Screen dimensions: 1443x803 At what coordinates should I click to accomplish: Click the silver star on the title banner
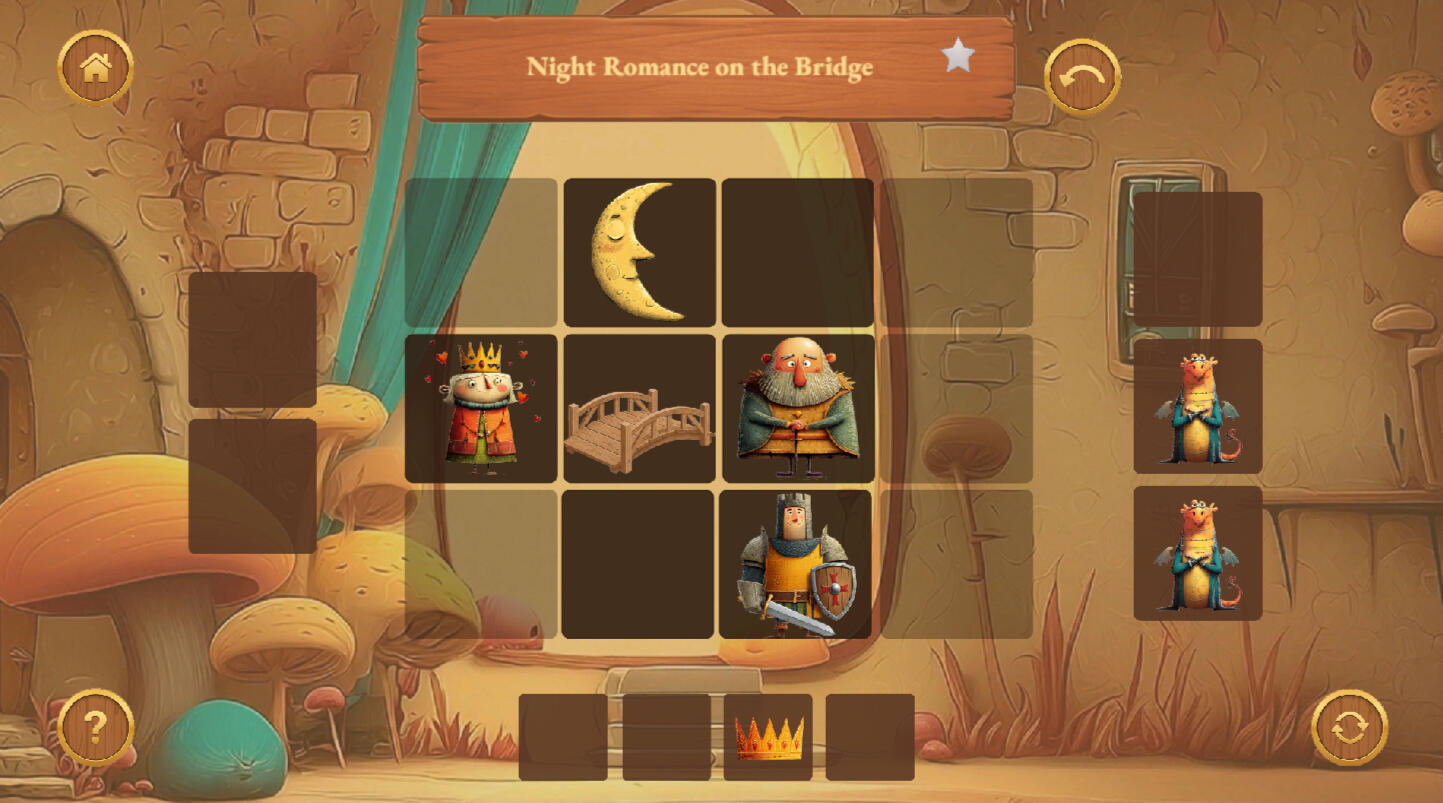pos(958,56)
